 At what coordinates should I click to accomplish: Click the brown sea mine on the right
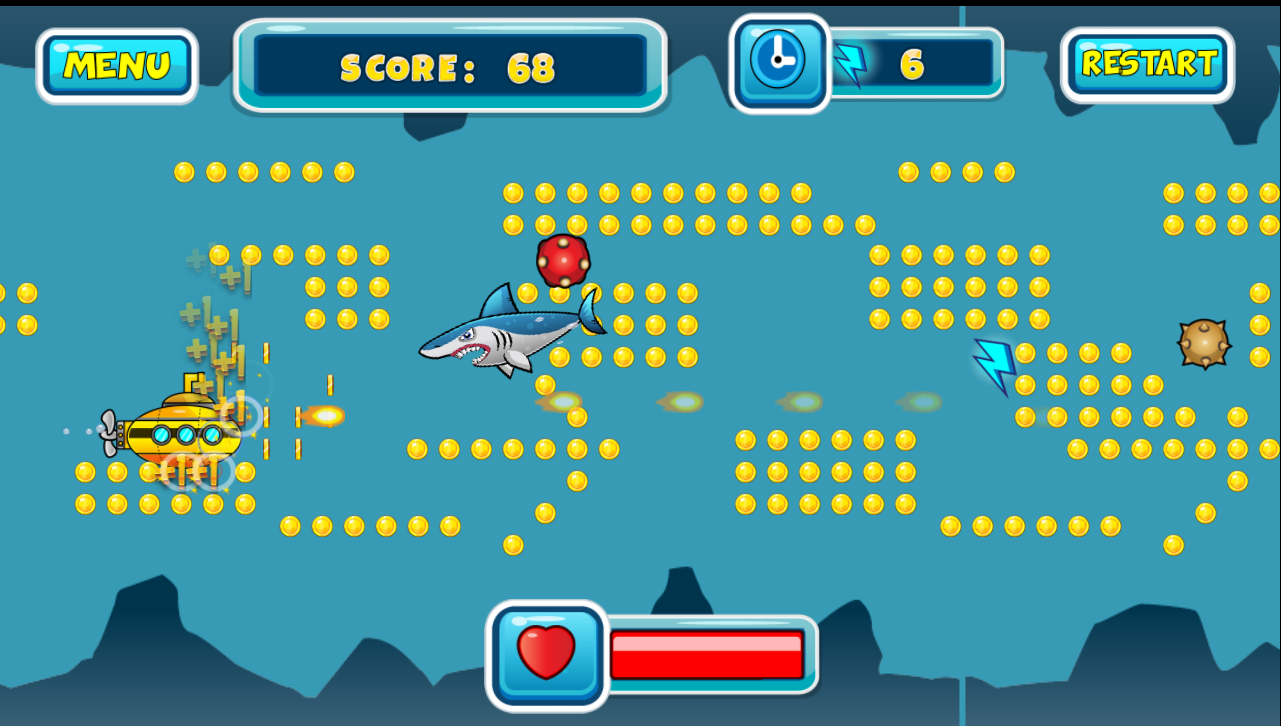[x=1205, y=345]
